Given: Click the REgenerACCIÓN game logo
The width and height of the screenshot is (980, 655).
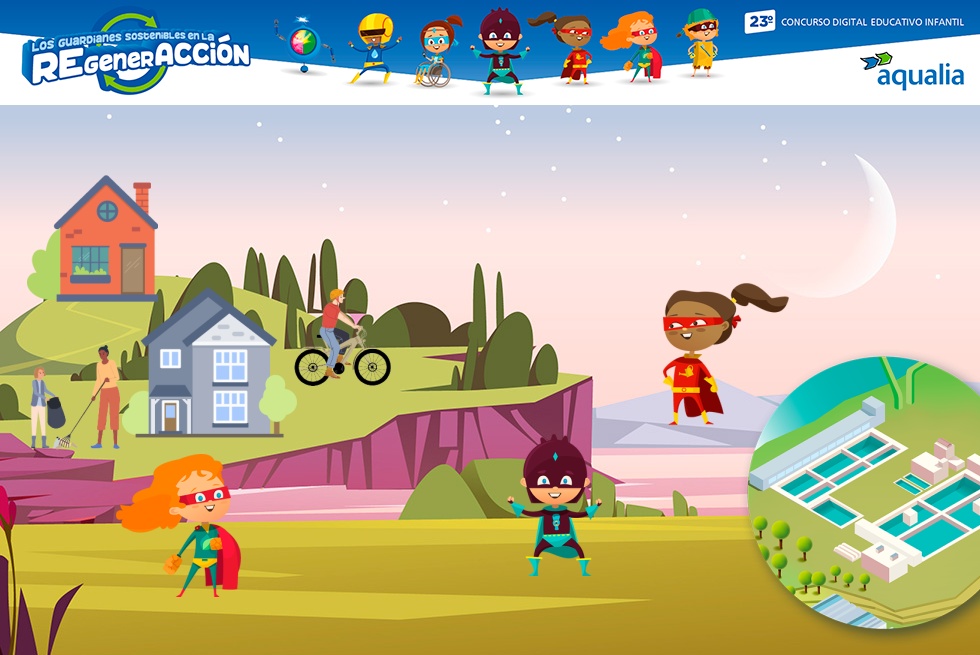Looking at the screenshot, I should 136,54.
